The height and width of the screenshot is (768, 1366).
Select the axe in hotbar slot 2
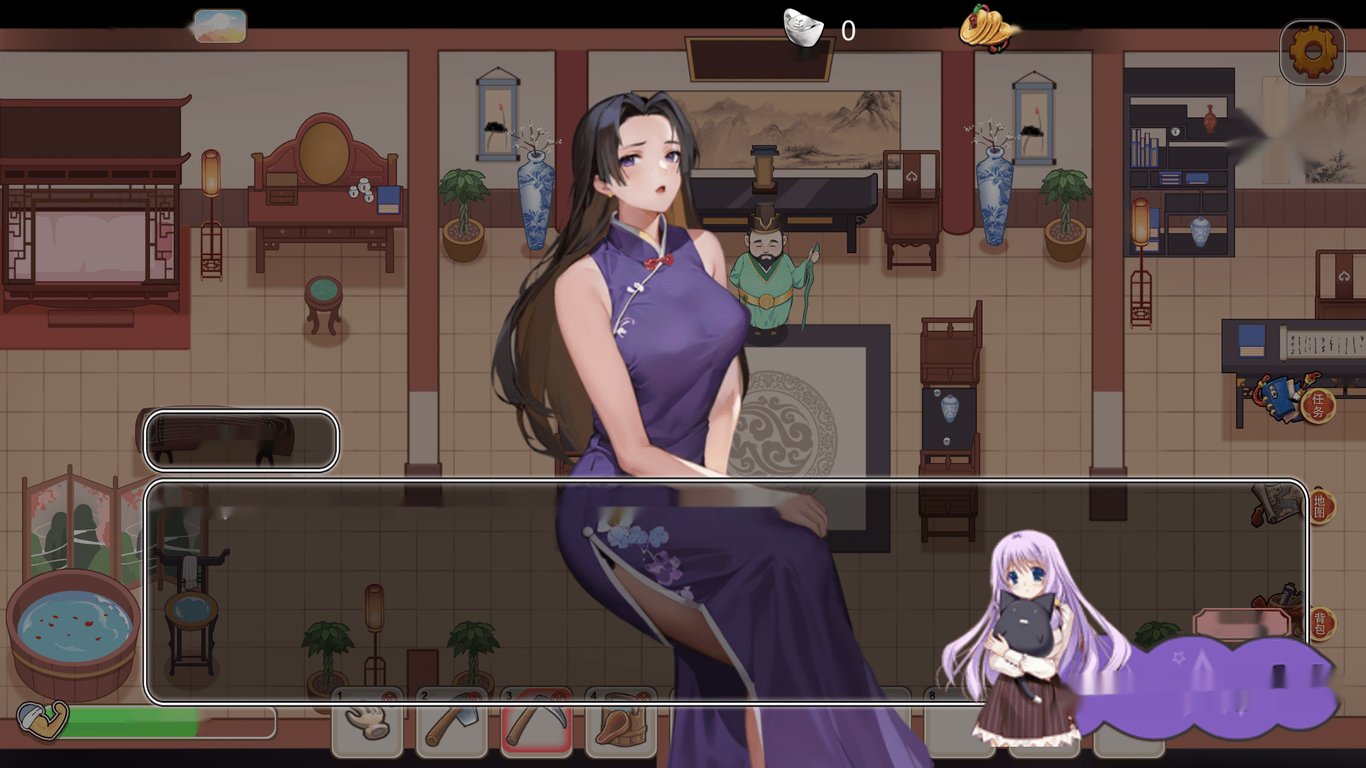[x=452, y=722]
